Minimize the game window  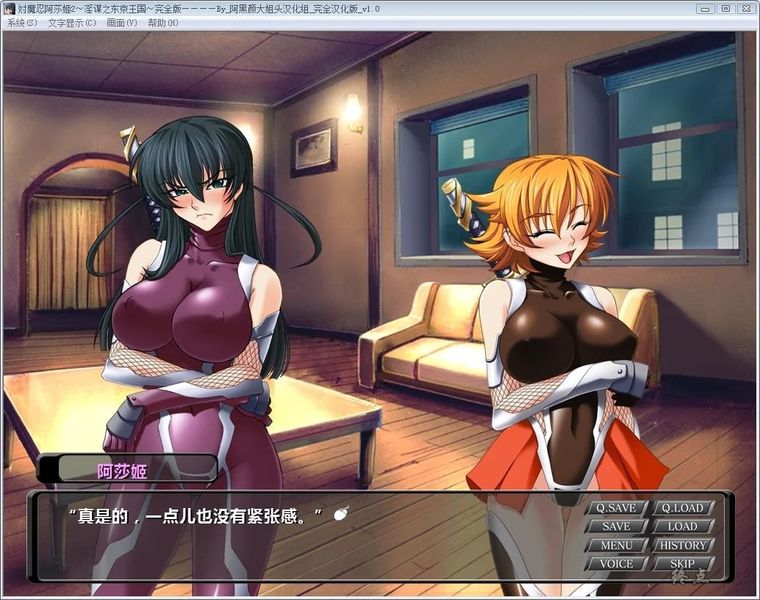point(706,7)
